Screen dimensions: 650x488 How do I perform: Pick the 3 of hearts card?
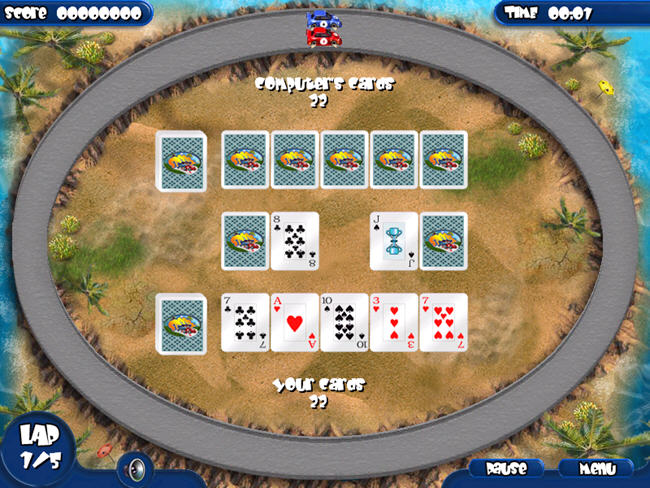tap(394, 322)
